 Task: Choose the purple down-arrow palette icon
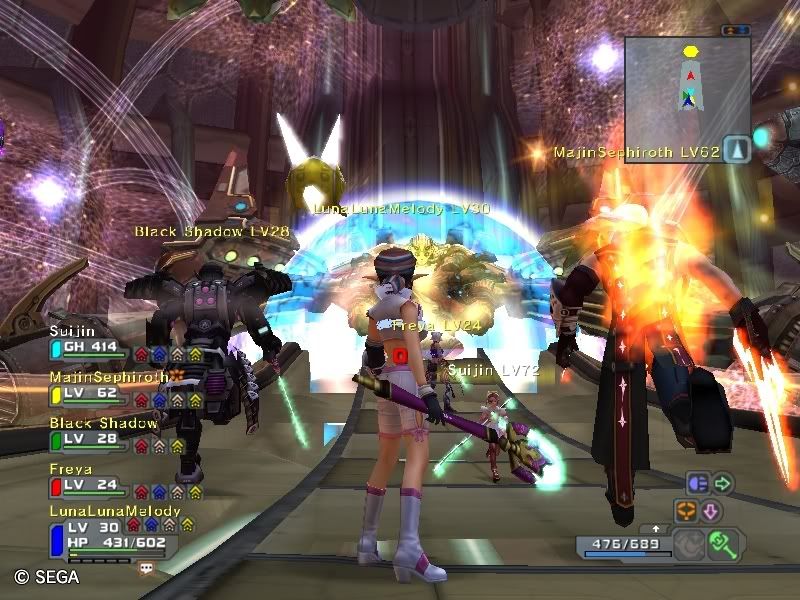pos(711,510)
